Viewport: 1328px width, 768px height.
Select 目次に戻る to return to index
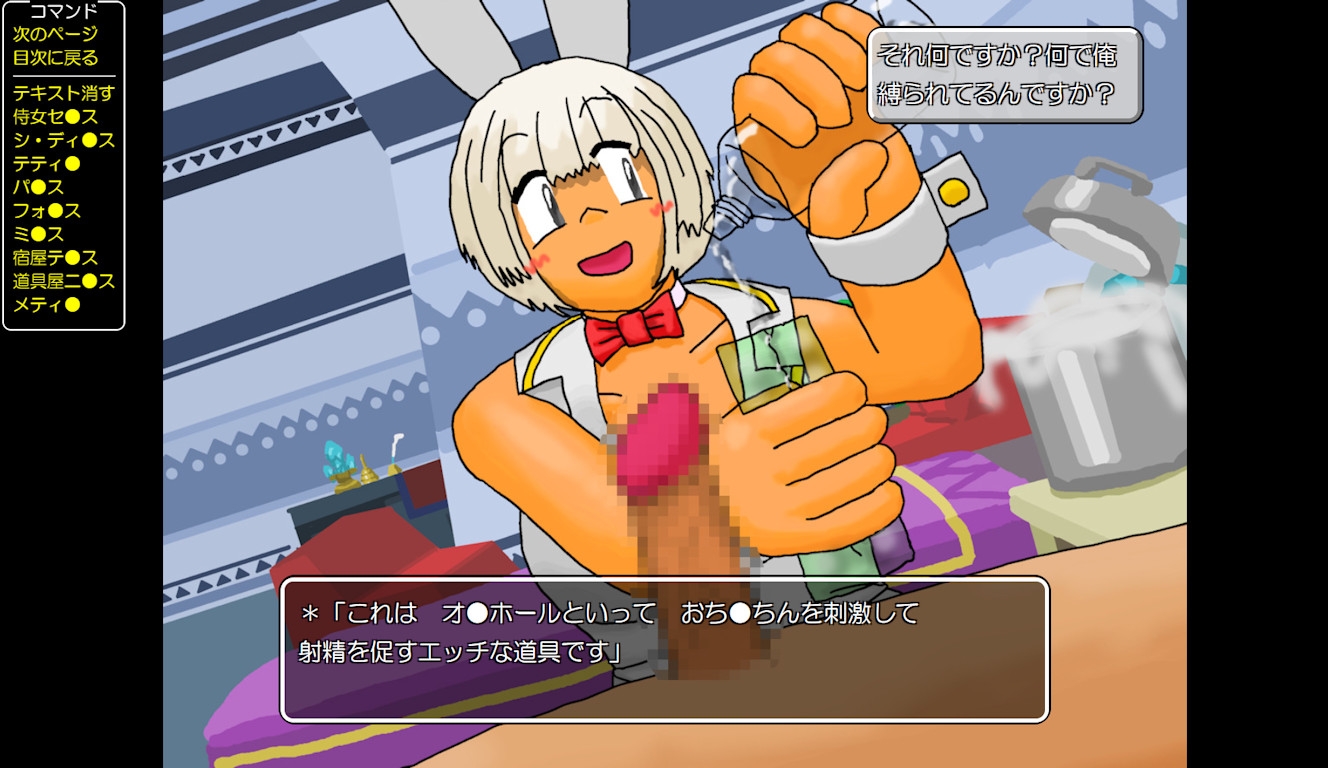click(55, 57)
